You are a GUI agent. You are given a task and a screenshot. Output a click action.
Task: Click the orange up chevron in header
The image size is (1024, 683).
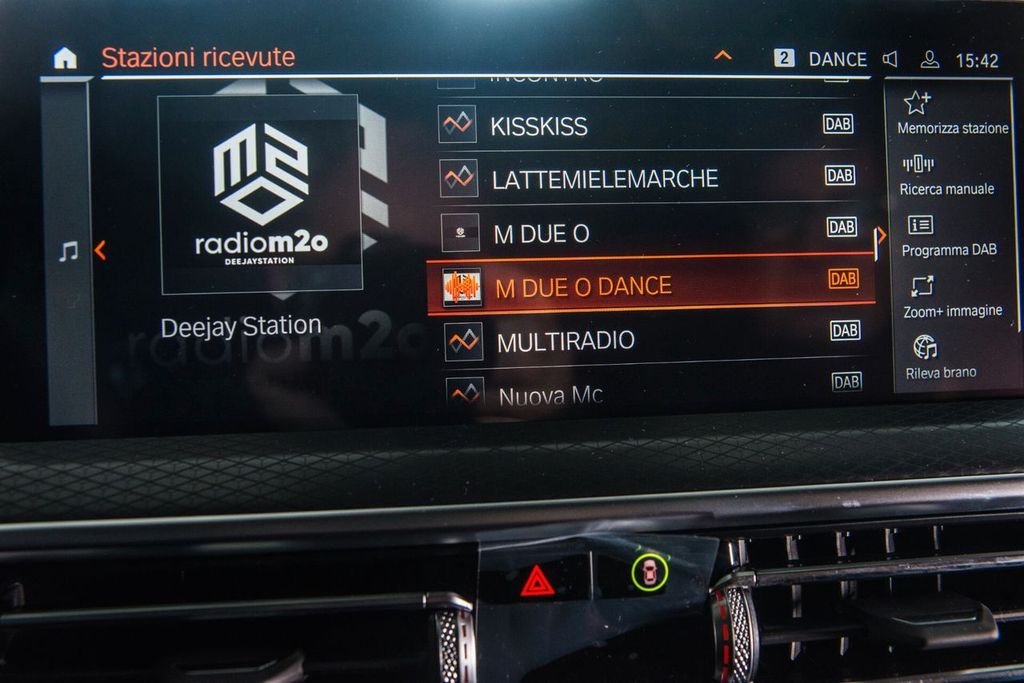point(722,56)
